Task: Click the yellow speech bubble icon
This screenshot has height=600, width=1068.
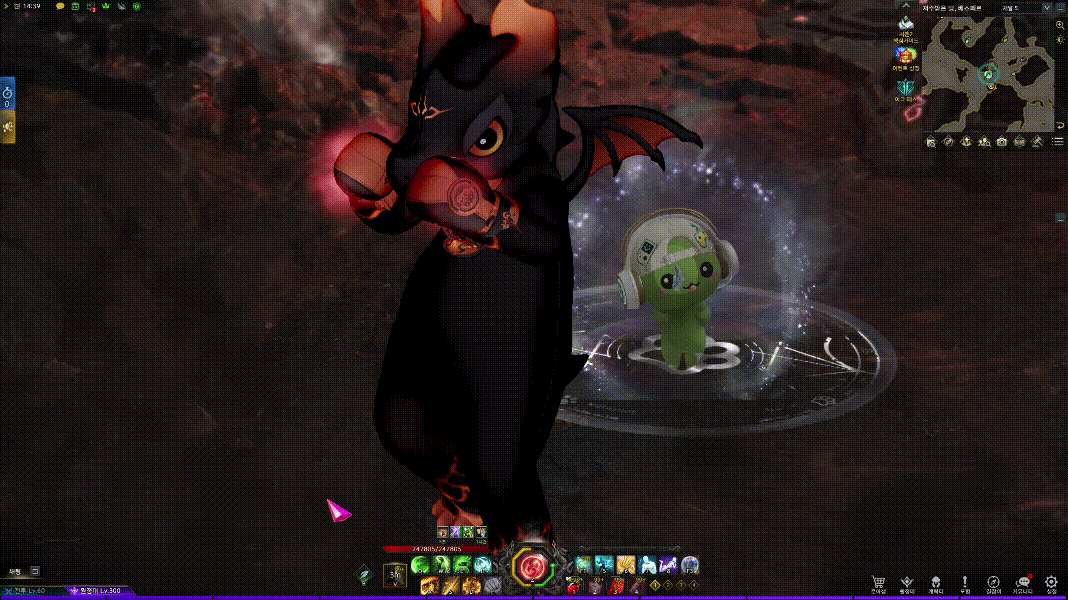Action: pos(60,6)
